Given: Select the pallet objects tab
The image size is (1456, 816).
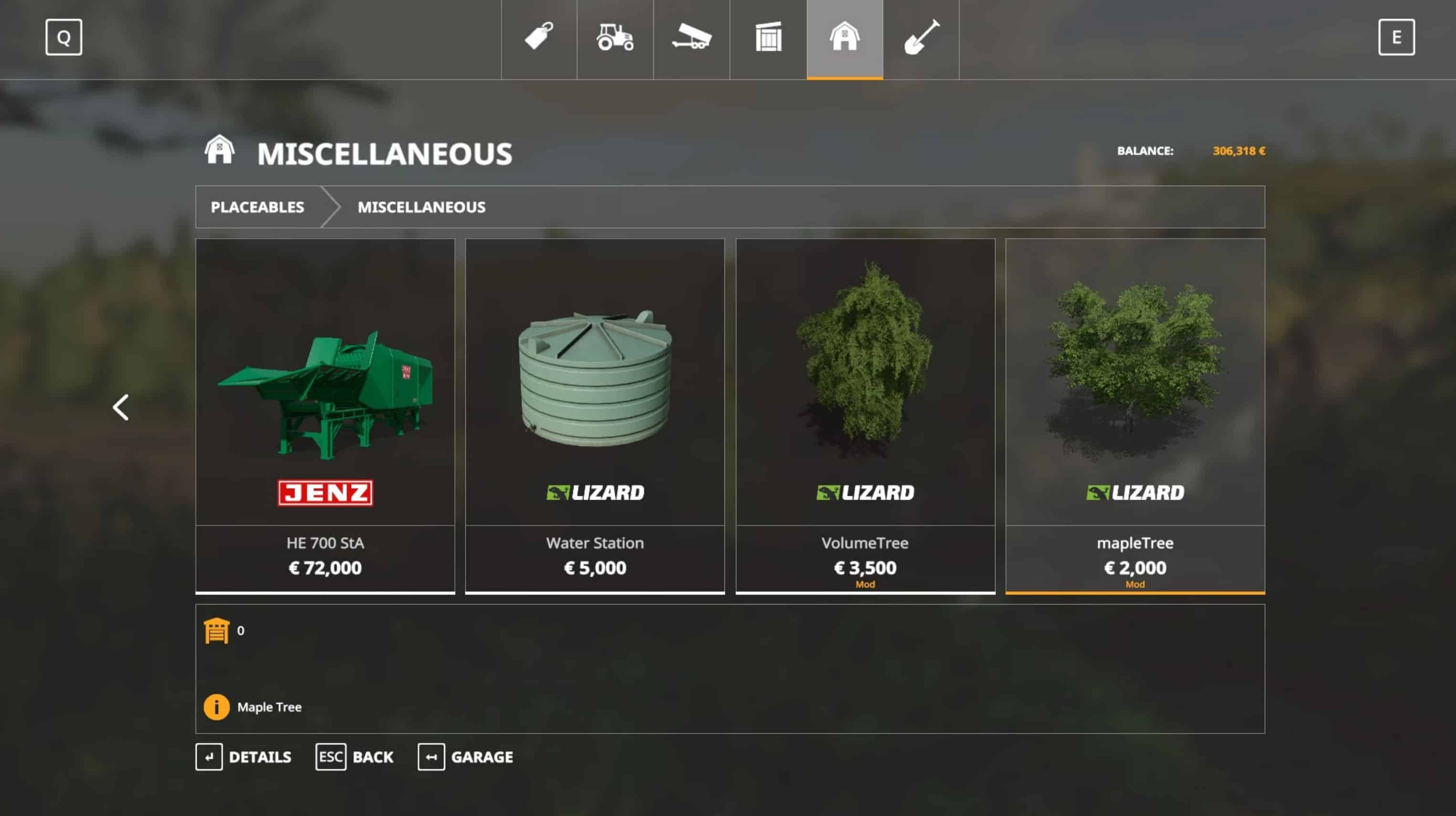Looking at the screenshot, I should click(768, 39).
